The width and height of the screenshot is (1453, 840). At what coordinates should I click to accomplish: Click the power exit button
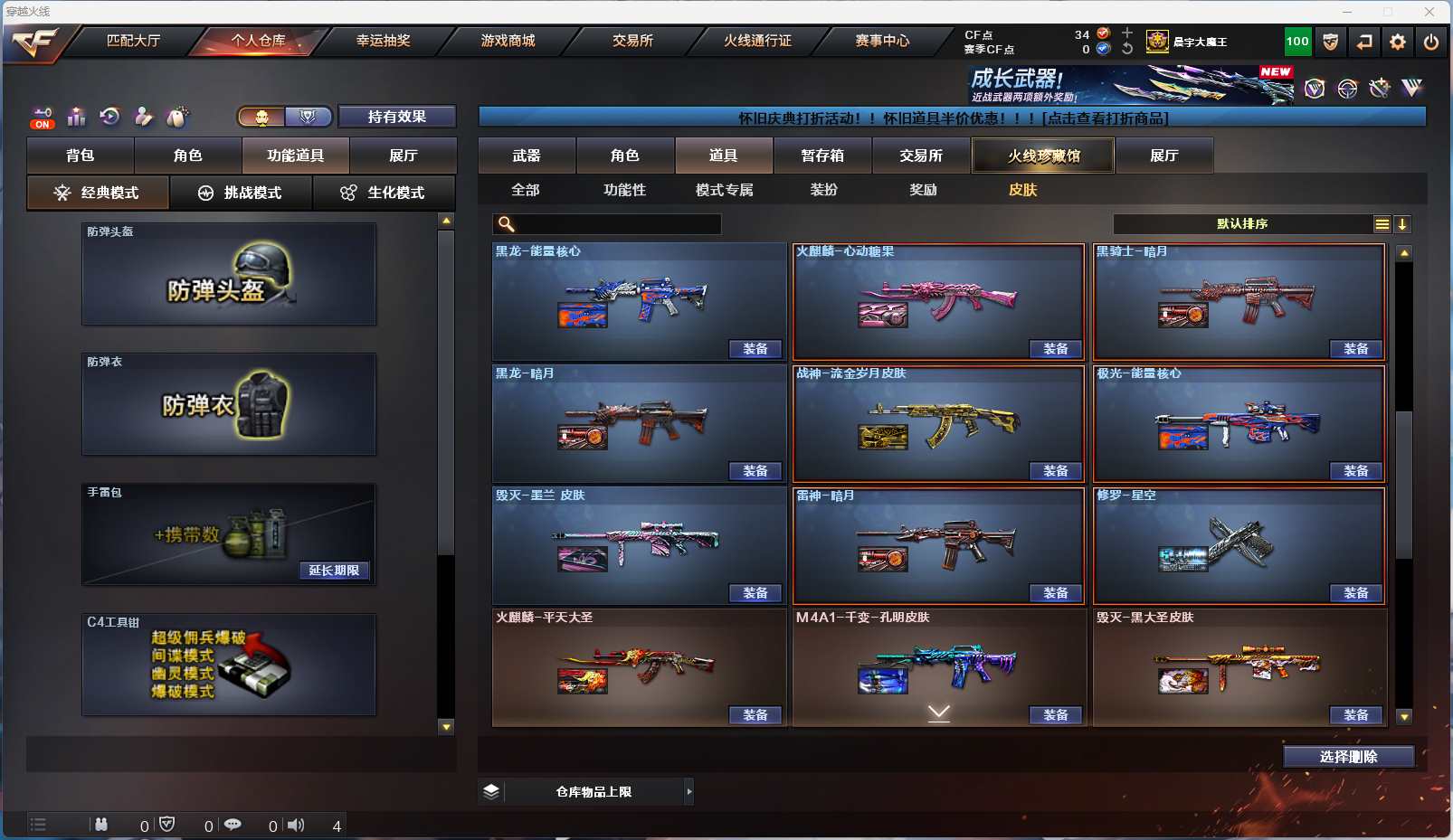pos(1430,42)
